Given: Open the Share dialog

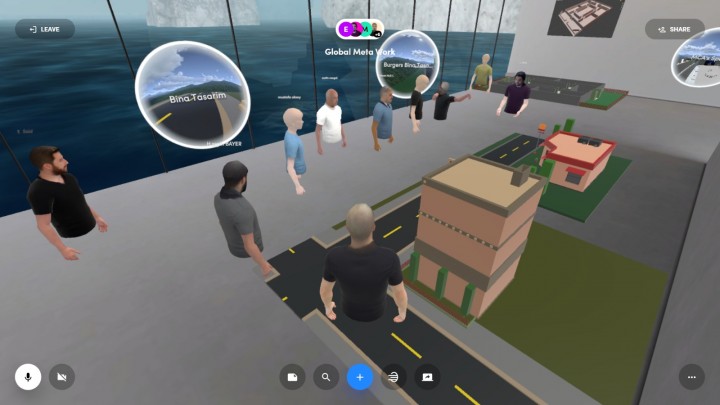Looking at the screenshot, I should point(674,29).
